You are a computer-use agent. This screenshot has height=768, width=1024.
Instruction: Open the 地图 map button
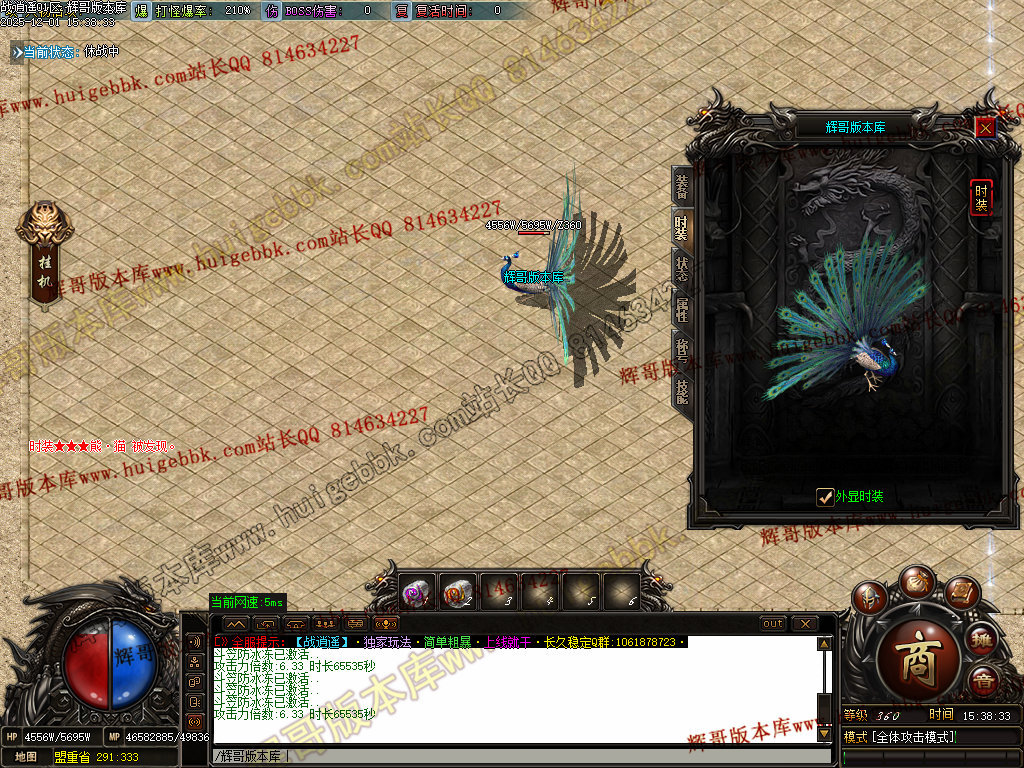tap(25, 757)
